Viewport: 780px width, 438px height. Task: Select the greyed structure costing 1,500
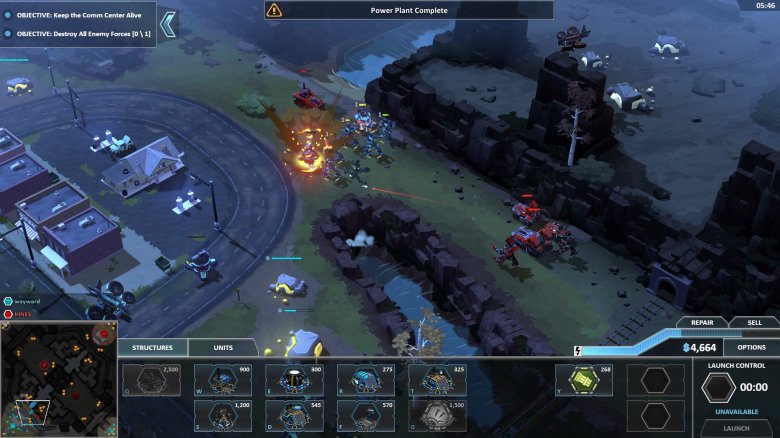coord(437,415)
